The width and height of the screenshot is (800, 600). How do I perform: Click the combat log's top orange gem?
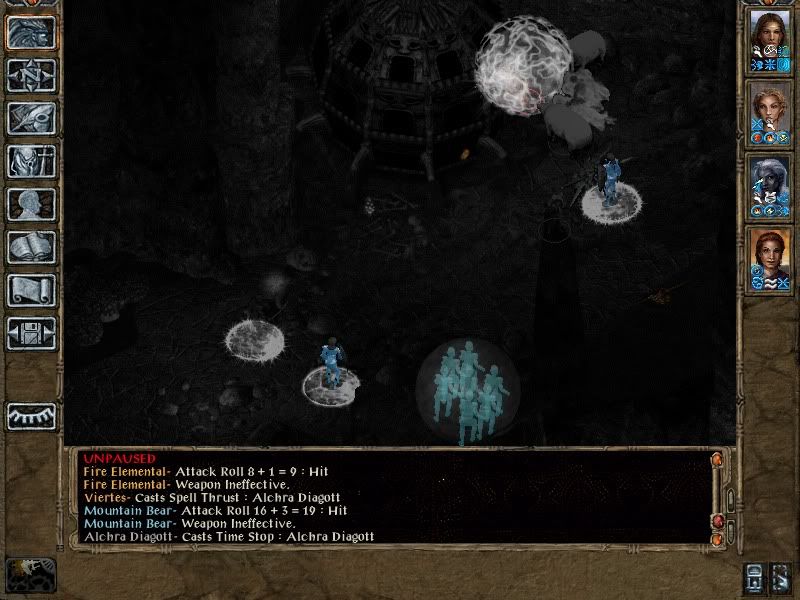(x=716, y=459)
